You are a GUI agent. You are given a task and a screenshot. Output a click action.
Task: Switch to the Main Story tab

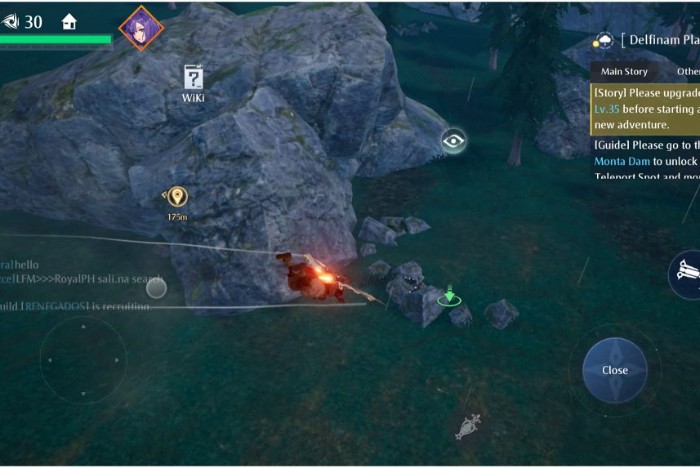pos(624,72)
